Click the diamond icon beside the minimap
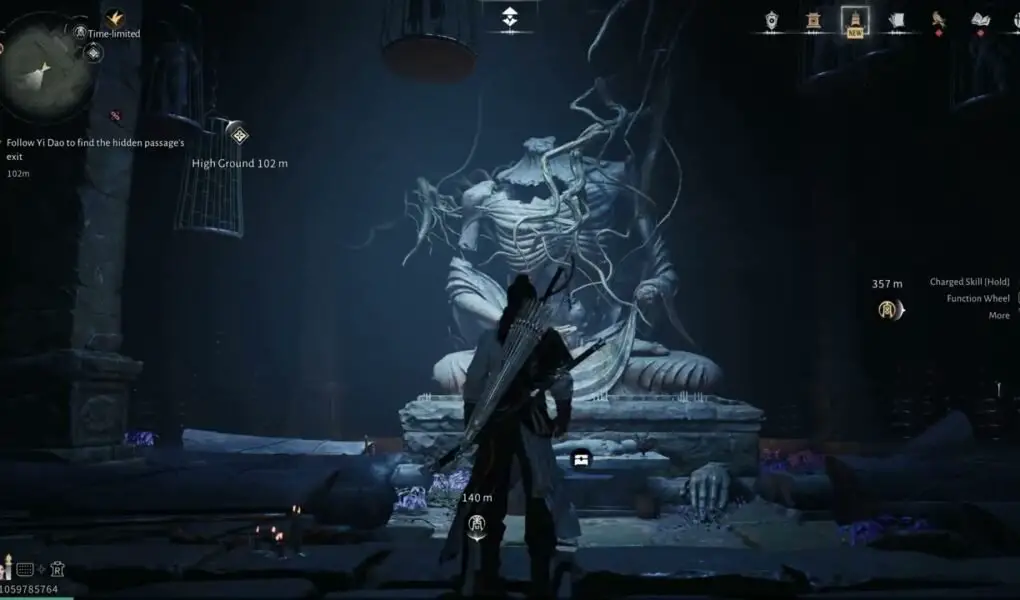The width and height of the screenshot is (1020, 600). click(94, 52)
